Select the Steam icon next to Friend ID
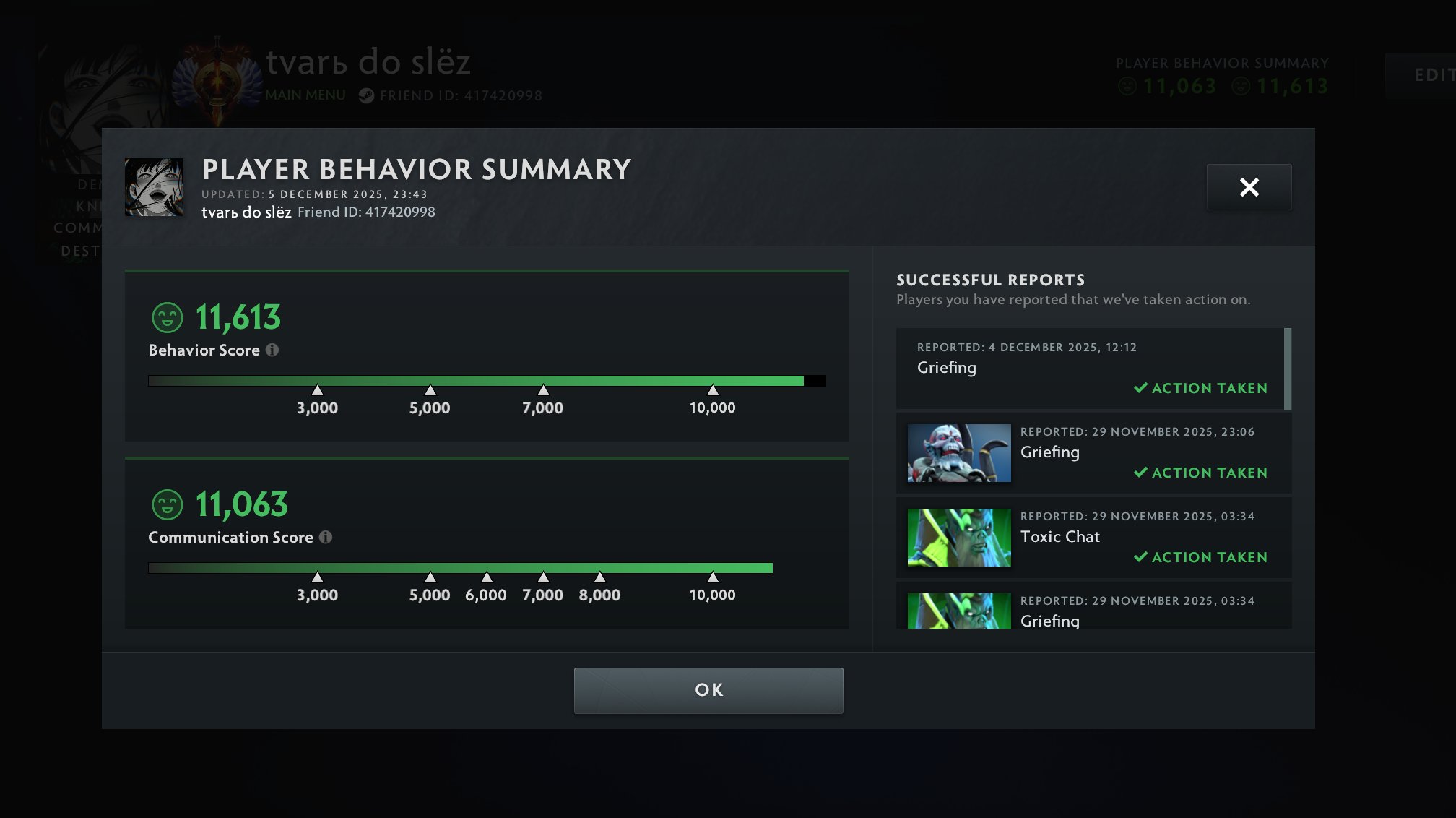1456x818 pixels. 365,95
